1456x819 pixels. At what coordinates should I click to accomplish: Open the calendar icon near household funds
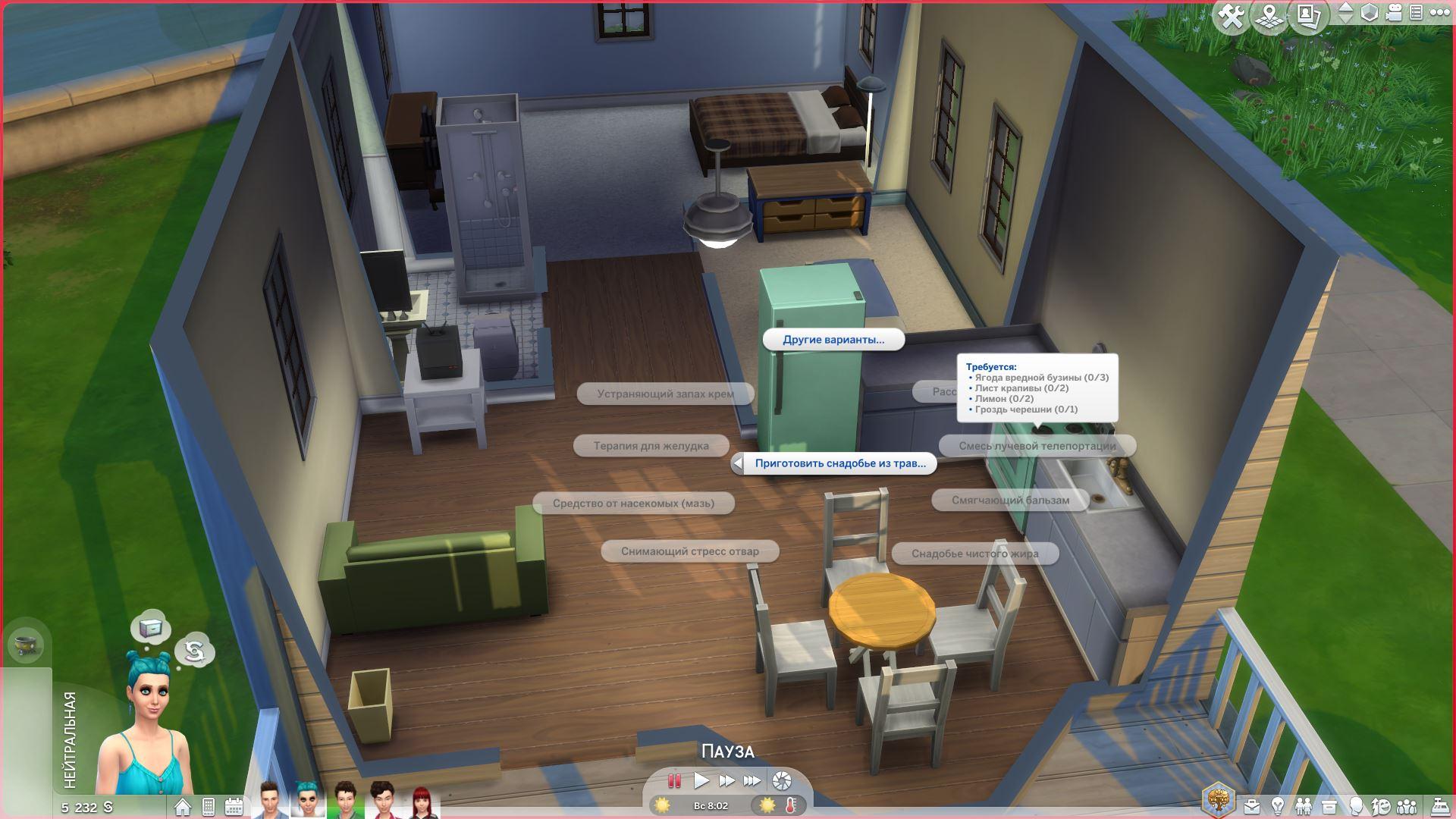click(234, 806)
